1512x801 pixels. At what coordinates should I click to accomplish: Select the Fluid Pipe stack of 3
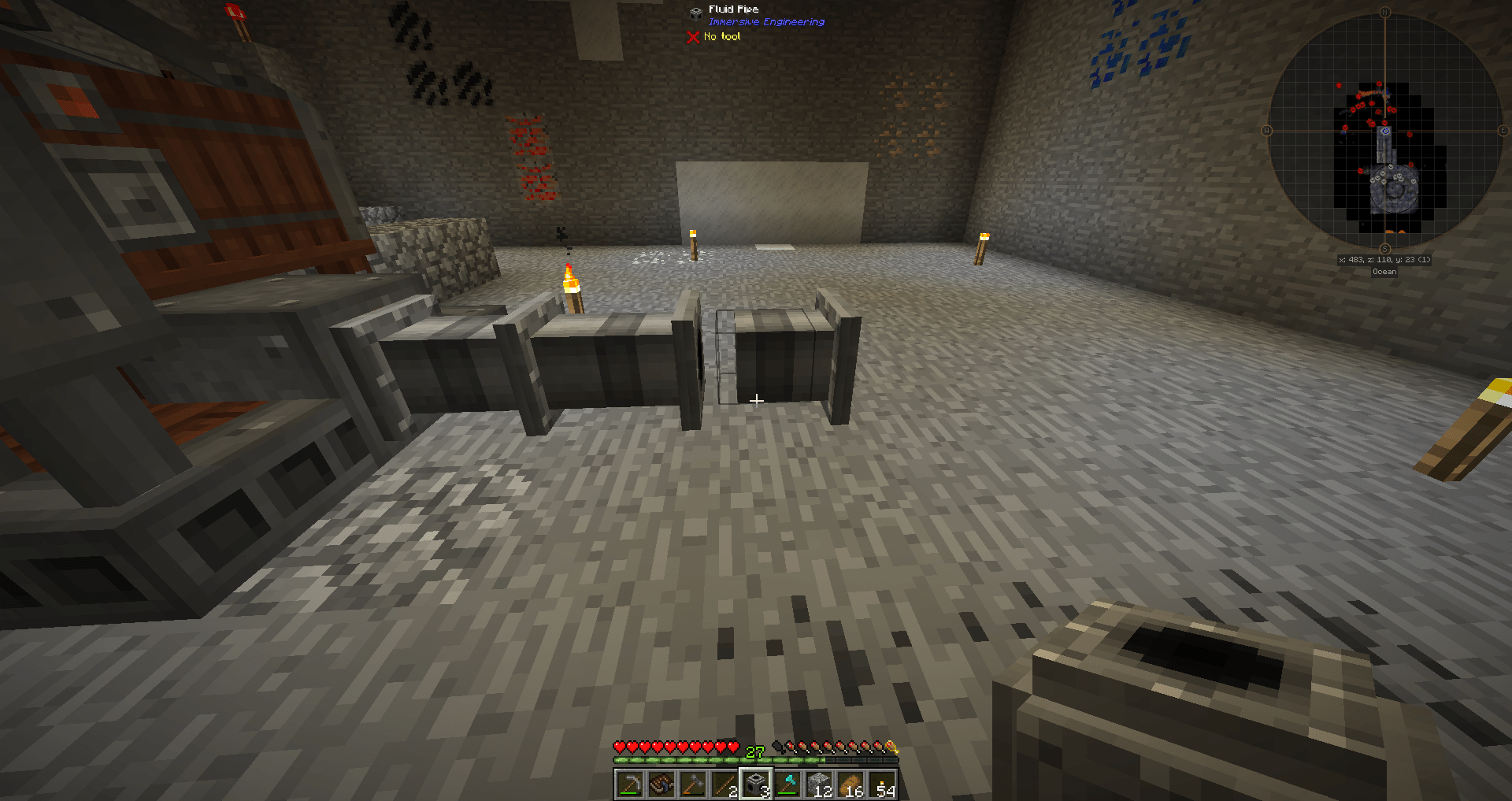point(756,784)
